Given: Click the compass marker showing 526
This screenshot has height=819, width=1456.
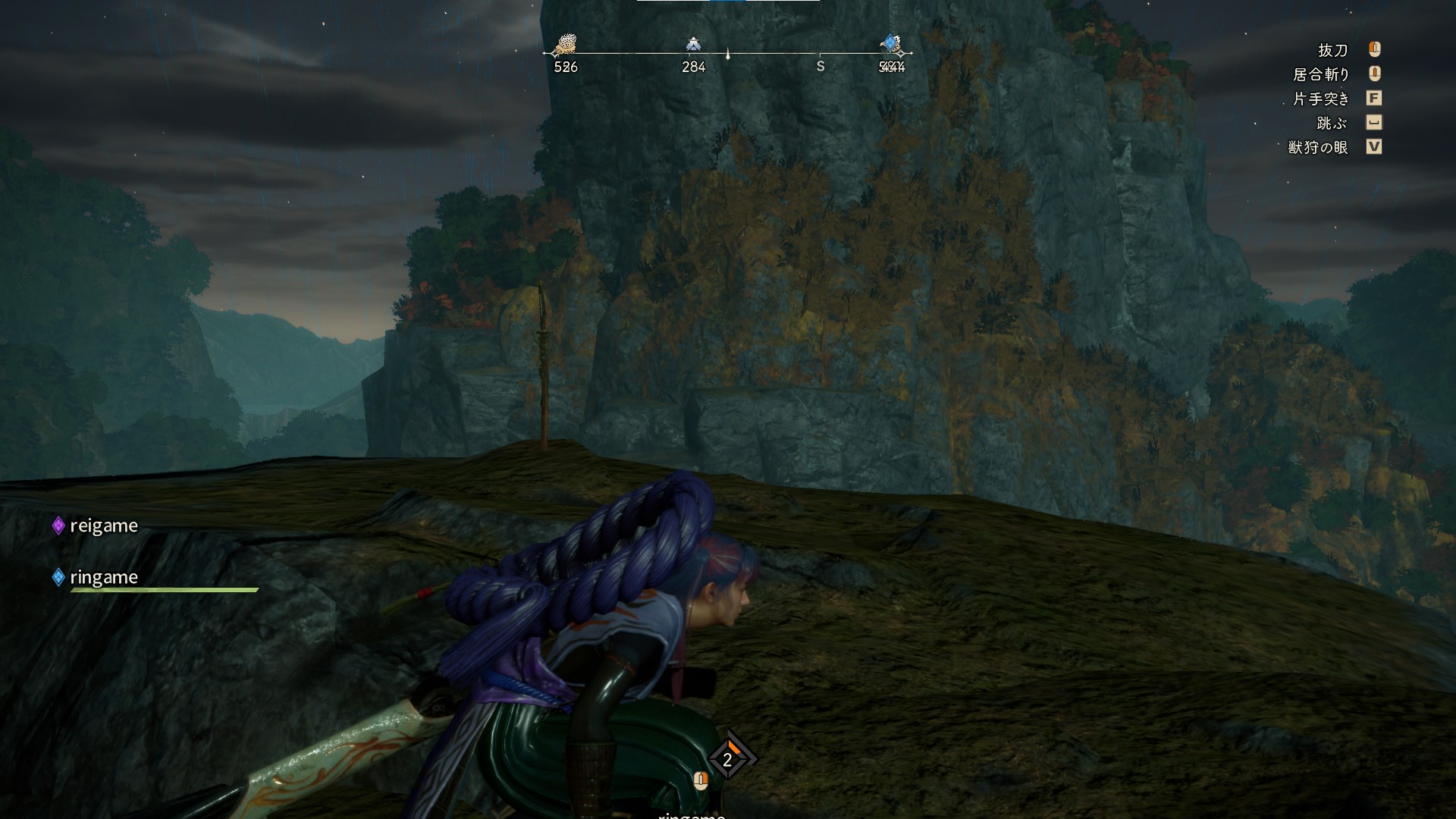Looking at the screenshot, I should (564, 47).
